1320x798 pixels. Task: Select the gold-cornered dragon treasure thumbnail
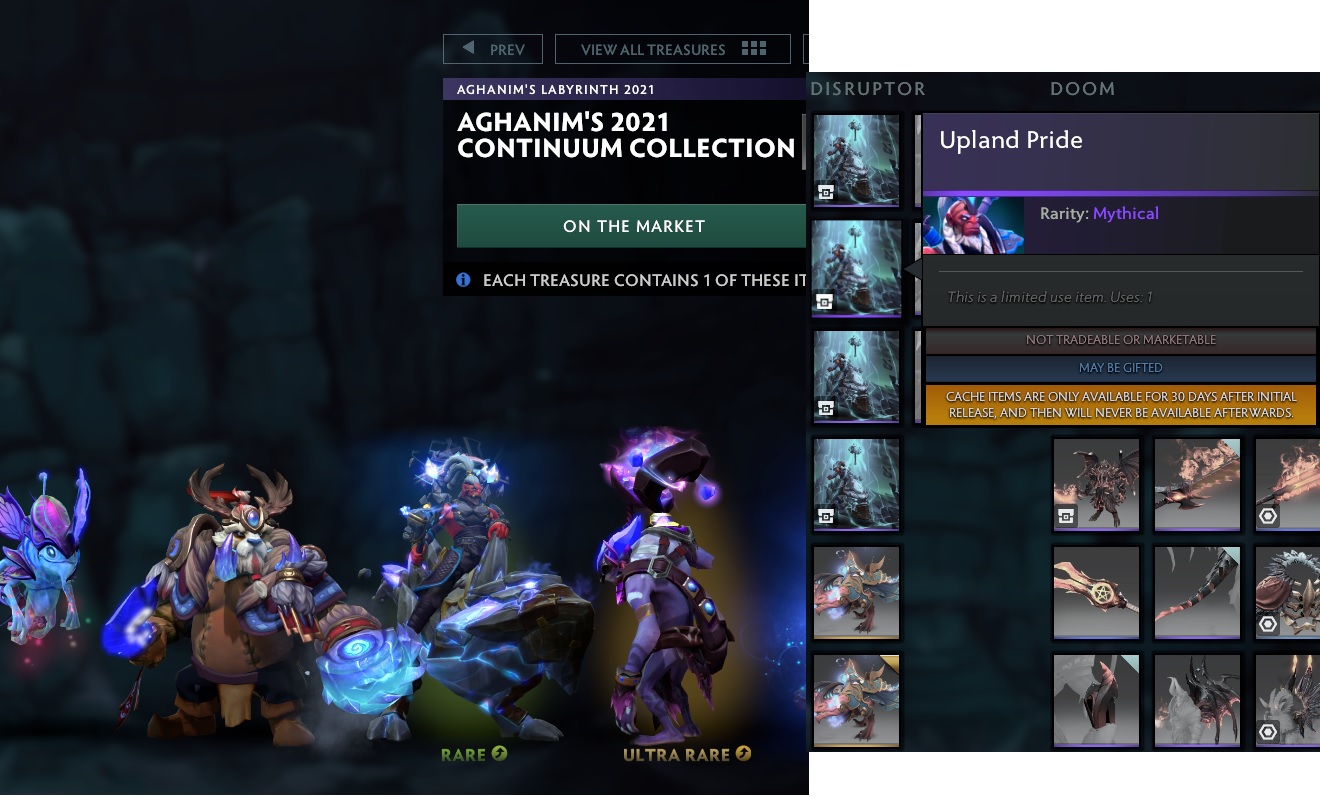pos(856,700)
